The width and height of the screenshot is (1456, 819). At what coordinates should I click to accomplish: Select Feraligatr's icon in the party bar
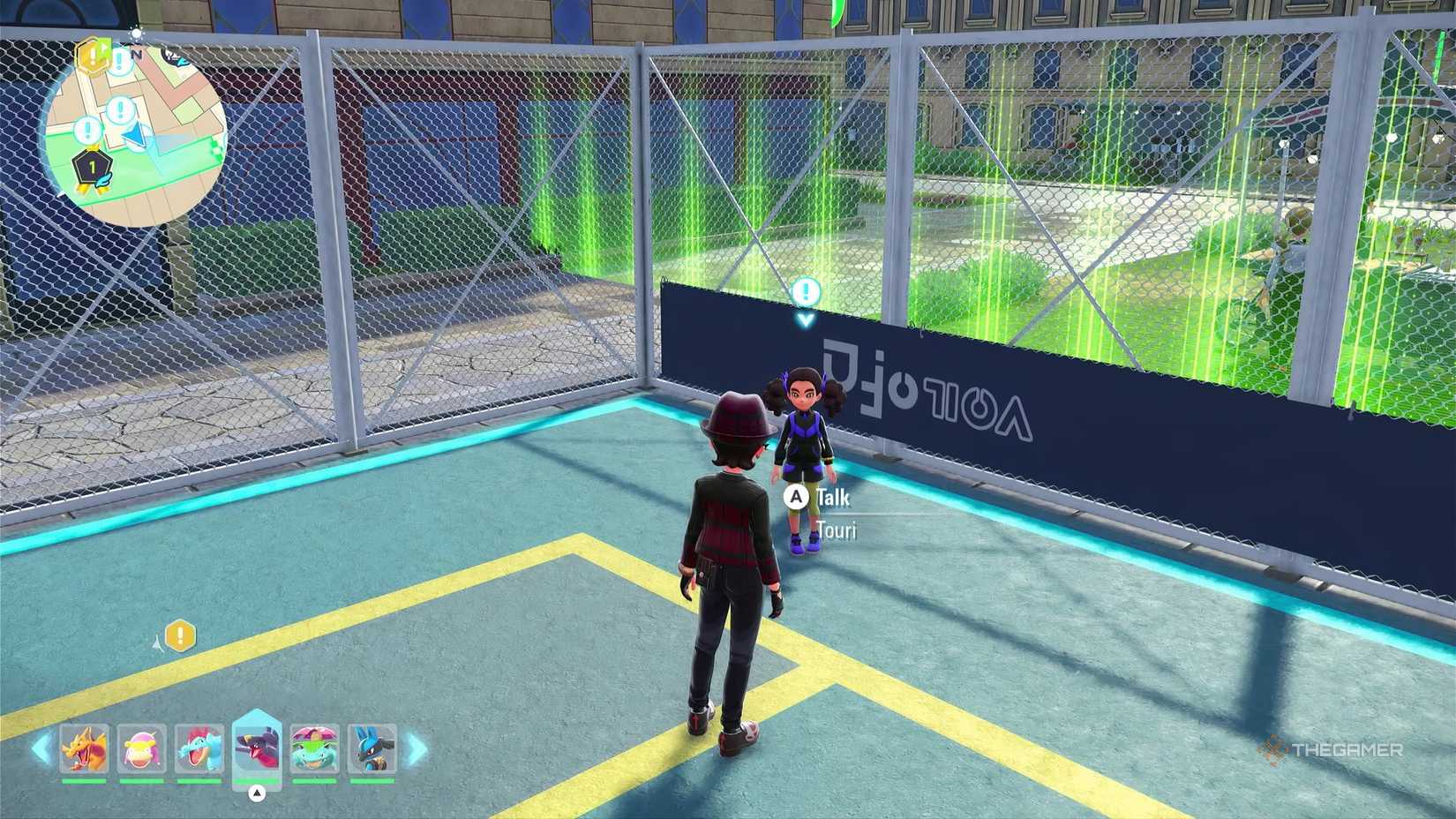pyautogui.click(x=199, y=748)
